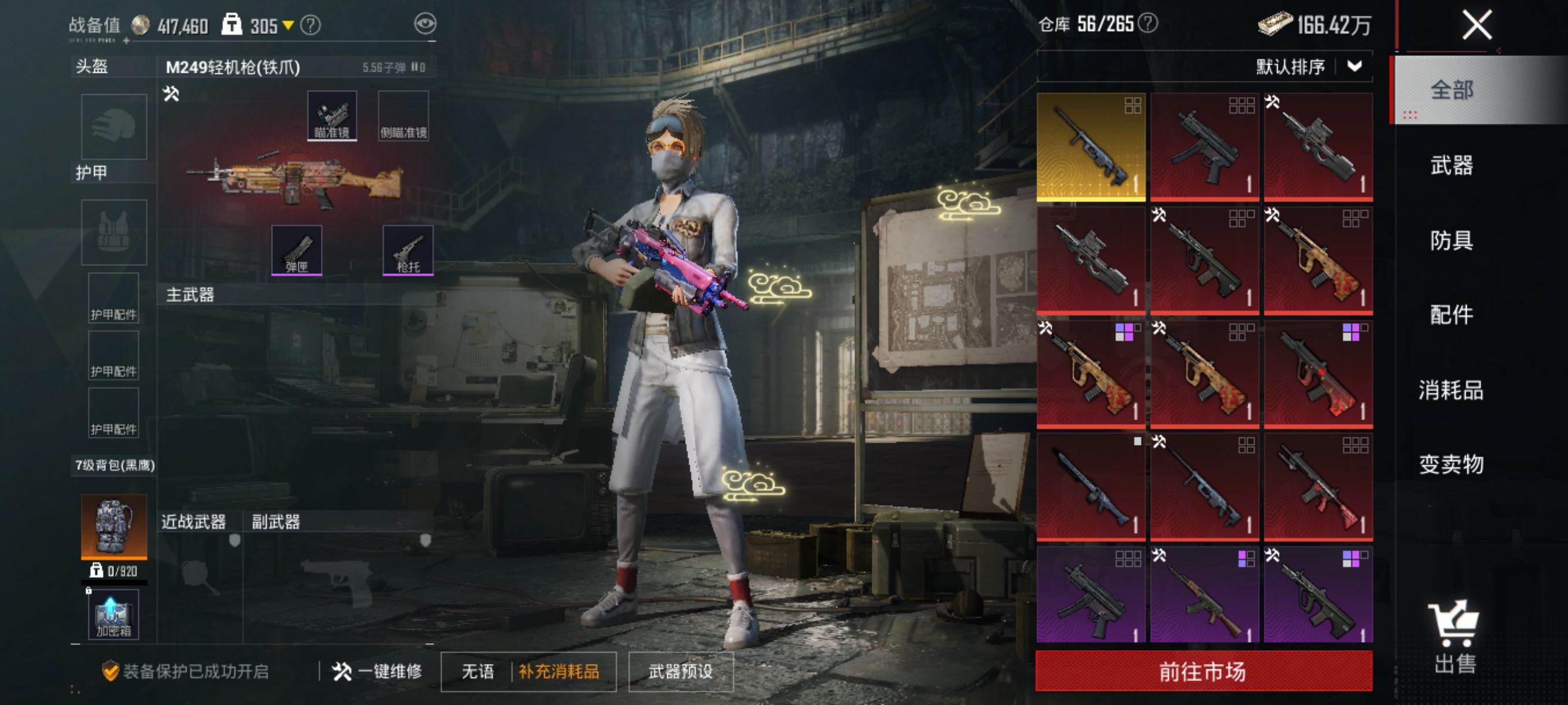Click the 一键维修 repair button

378,671
